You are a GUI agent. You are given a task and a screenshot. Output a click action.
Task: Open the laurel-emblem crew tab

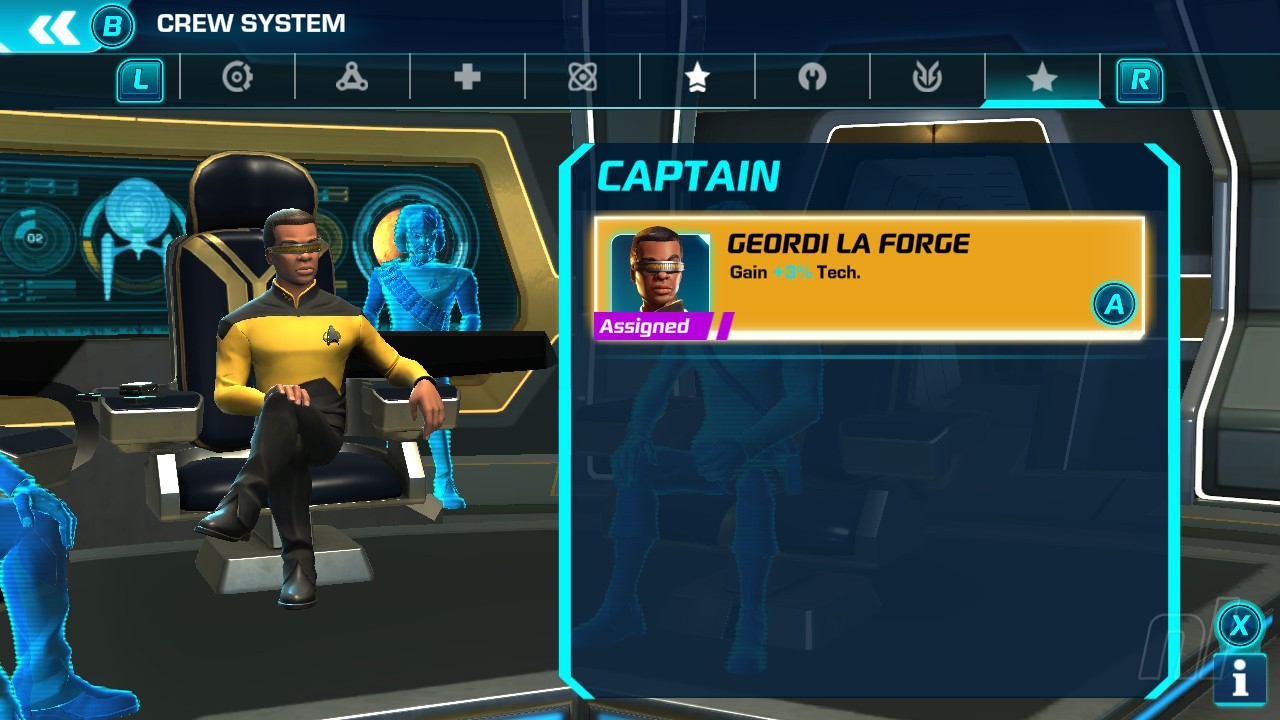[x=927, y=78]
